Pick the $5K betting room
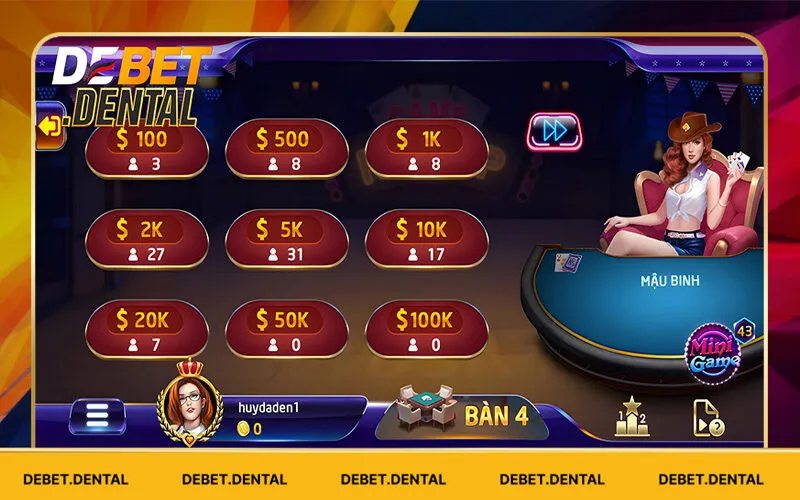Screen dimensions: 800x500 coord(286,239)
